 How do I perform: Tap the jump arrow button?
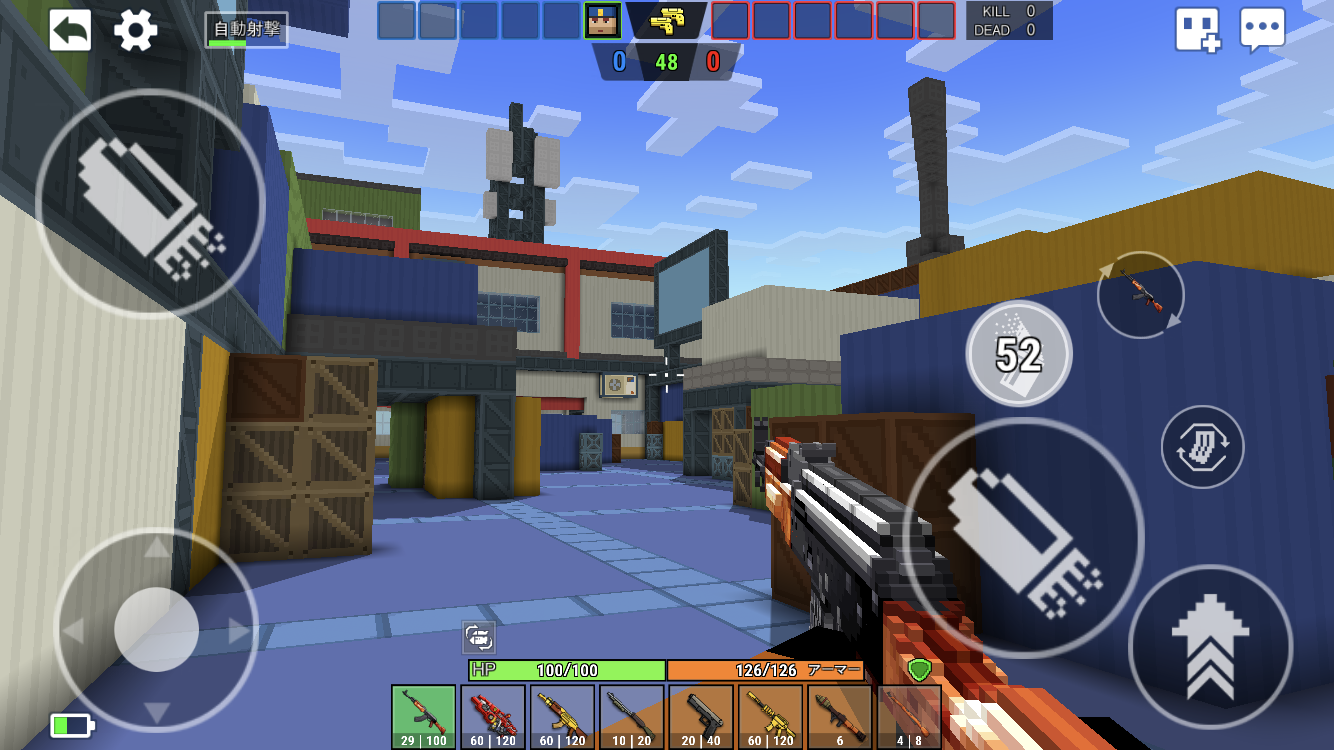[x=1210, y=647]
